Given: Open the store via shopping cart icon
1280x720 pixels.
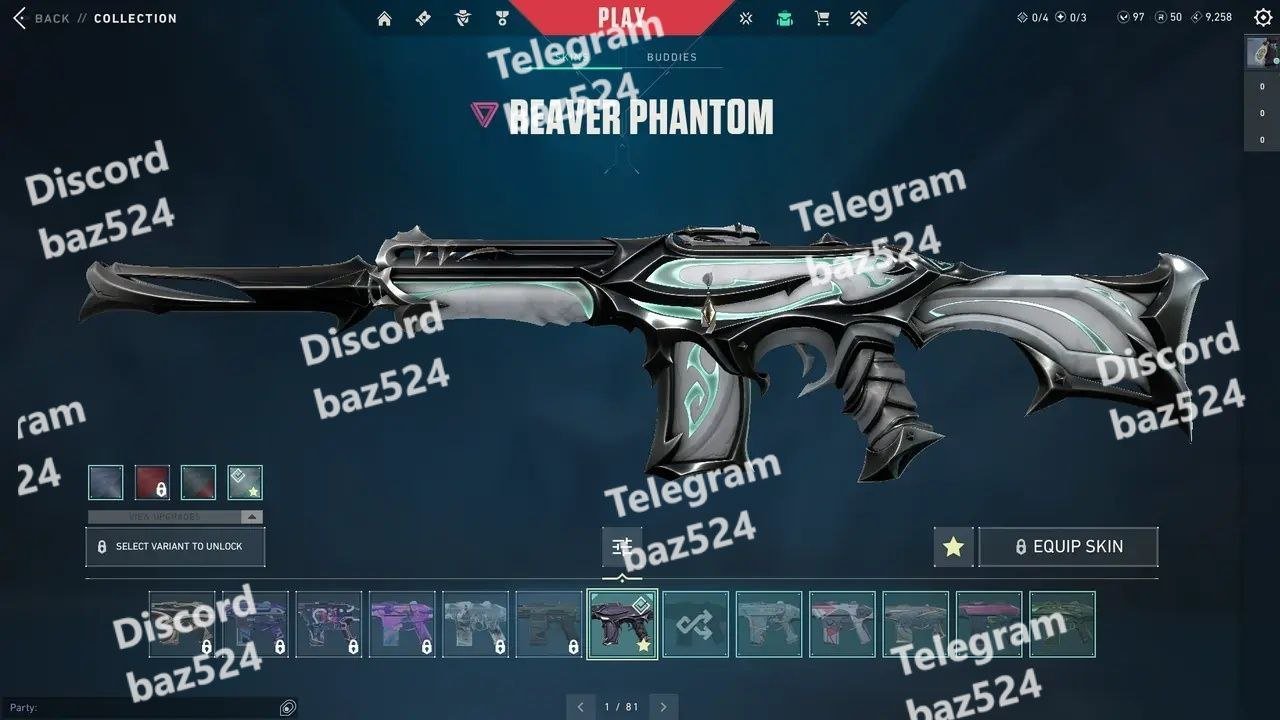Looking at the screenshot, I should (822, 18).
